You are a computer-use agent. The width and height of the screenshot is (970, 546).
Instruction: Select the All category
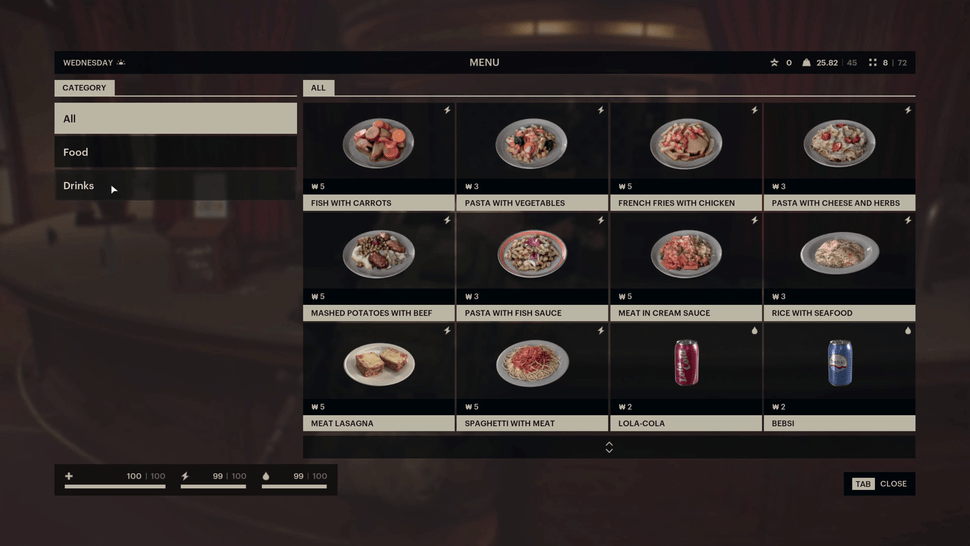175,118
